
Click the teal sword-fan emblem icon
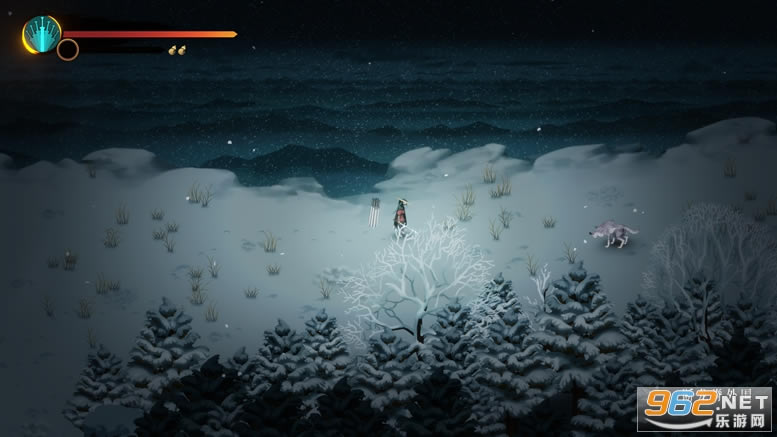tap(41, 33)
